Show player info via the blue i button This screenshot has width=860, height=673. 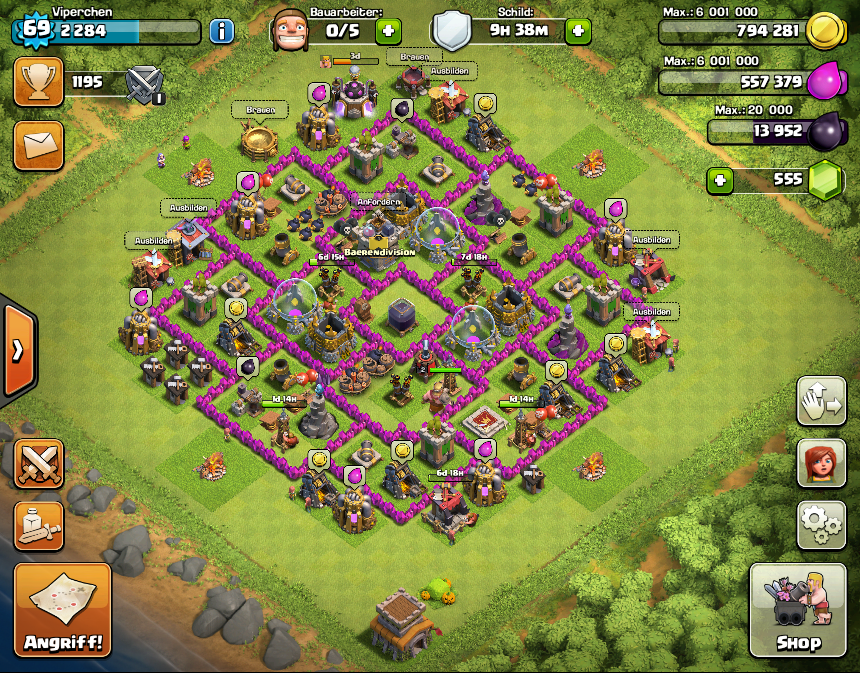point(222,30)
